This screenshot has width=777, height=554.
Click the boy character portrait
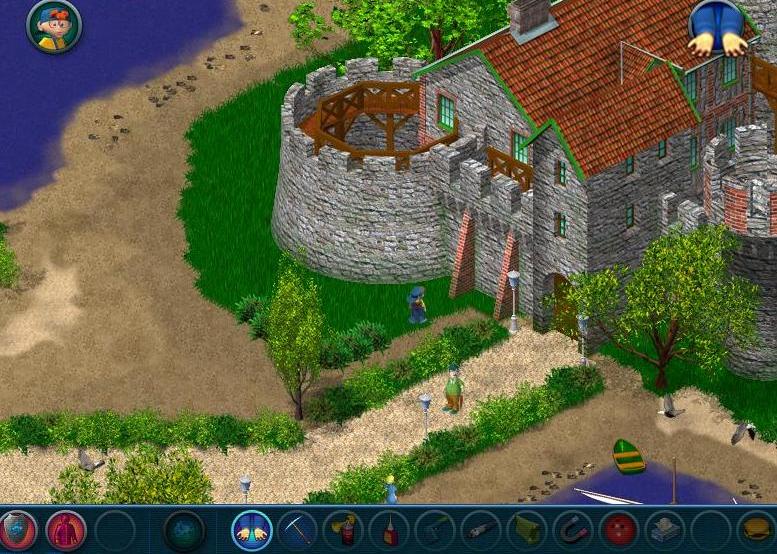point(54,25)
